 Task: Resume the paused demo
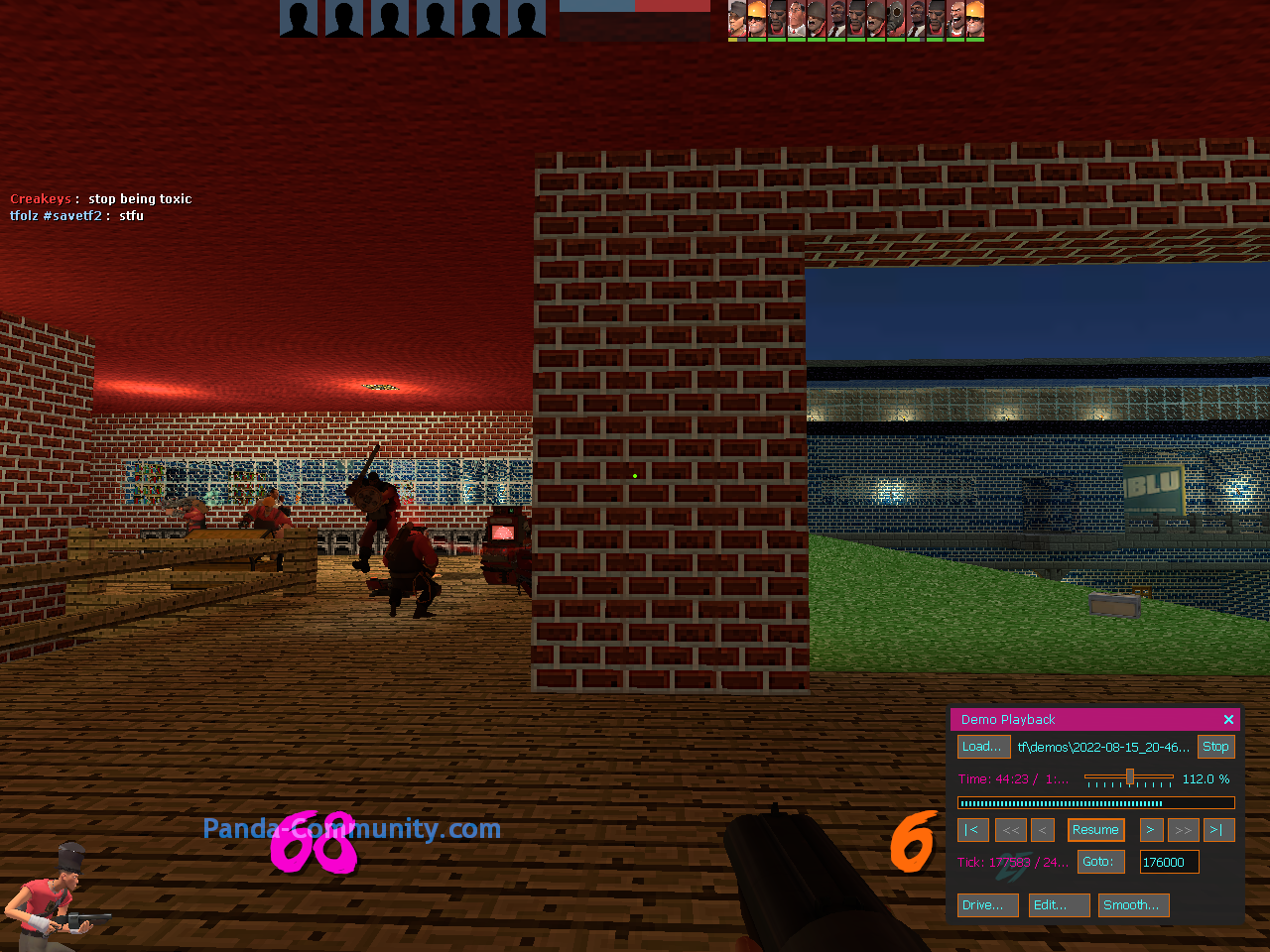(x=1095, y=830)
